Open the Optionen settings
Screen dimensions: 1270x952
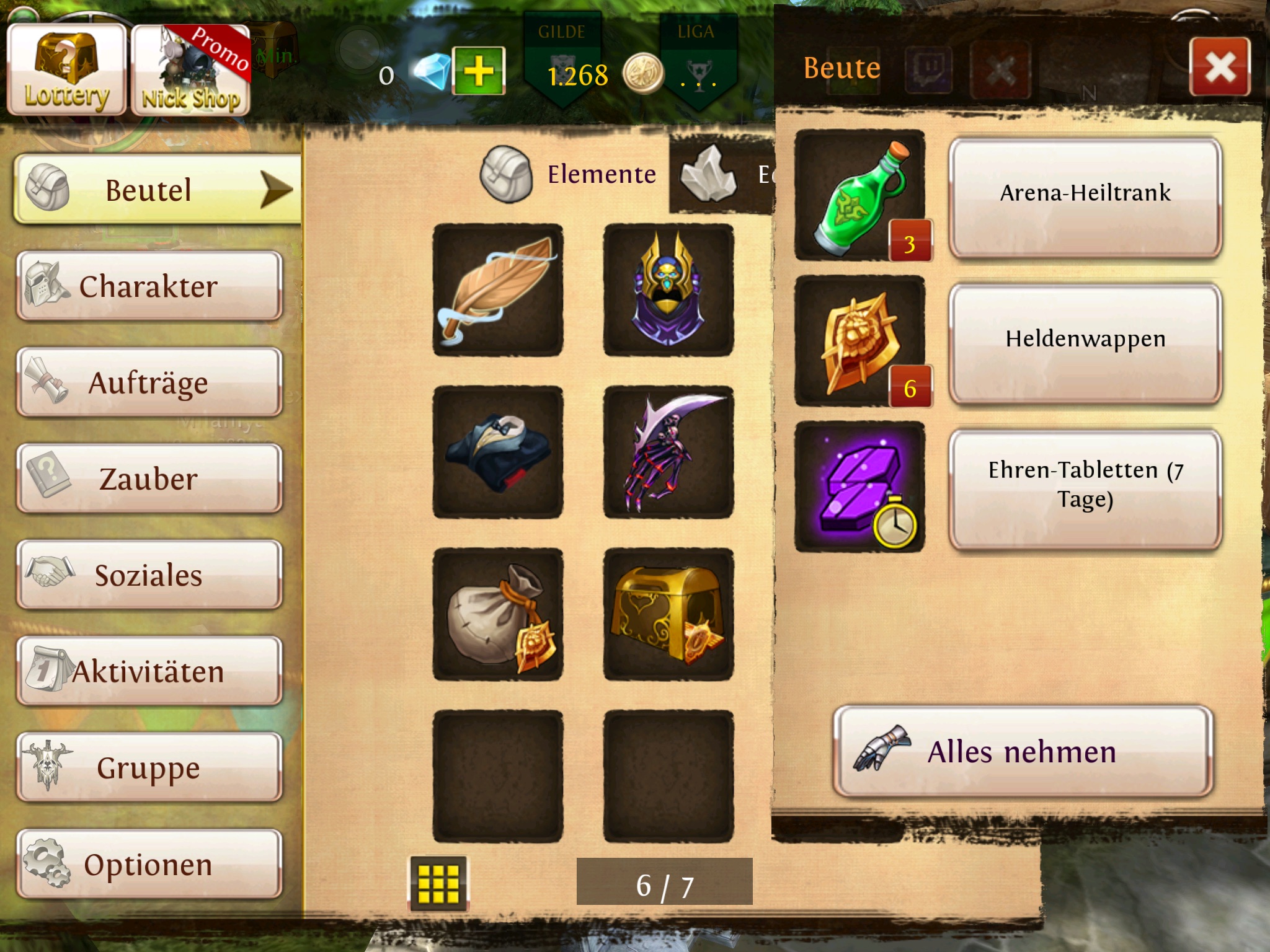(149, 864)
